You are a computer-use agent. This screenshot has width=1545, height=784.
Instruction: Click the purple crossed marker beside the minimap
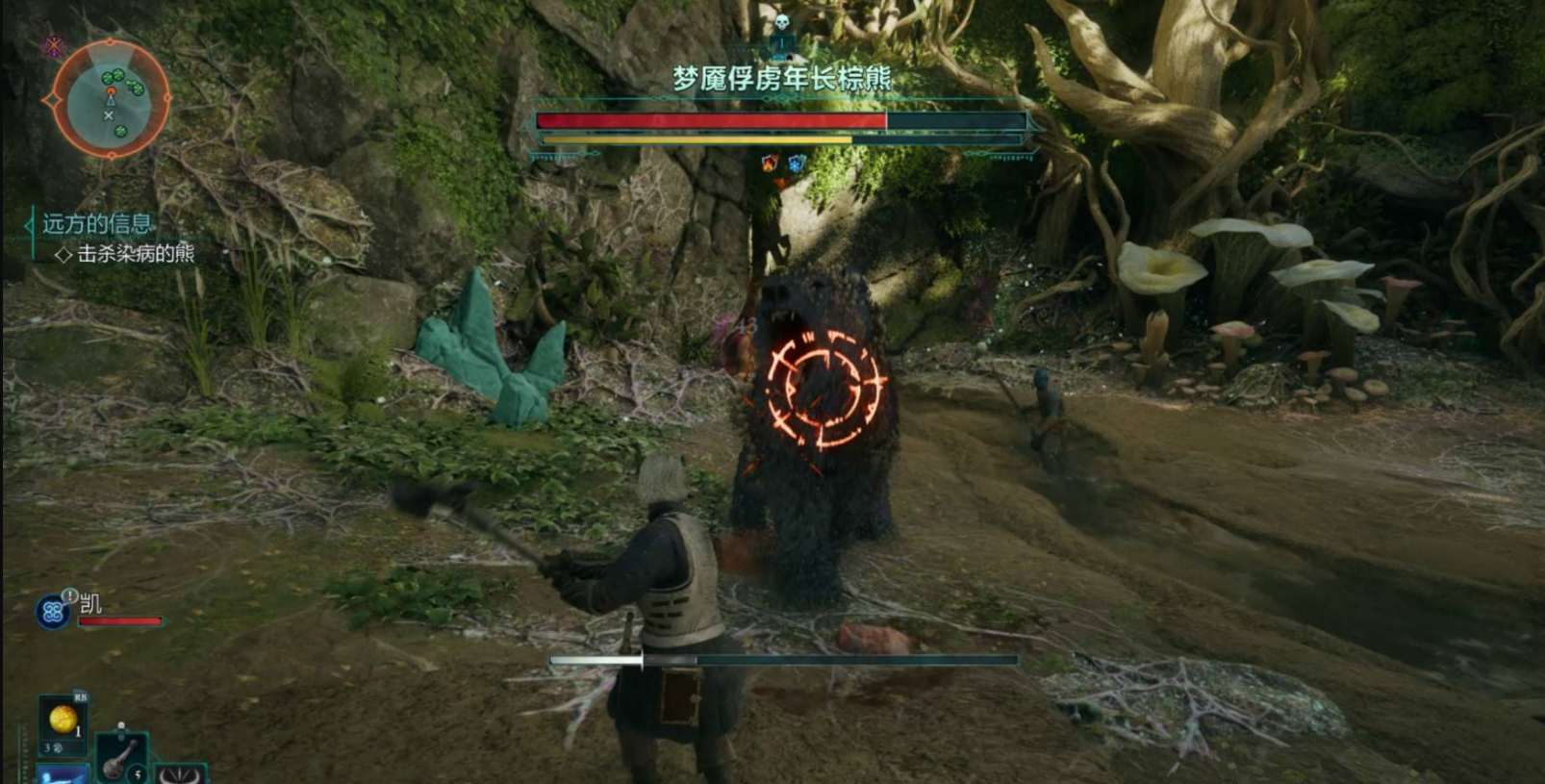point(53,46)
